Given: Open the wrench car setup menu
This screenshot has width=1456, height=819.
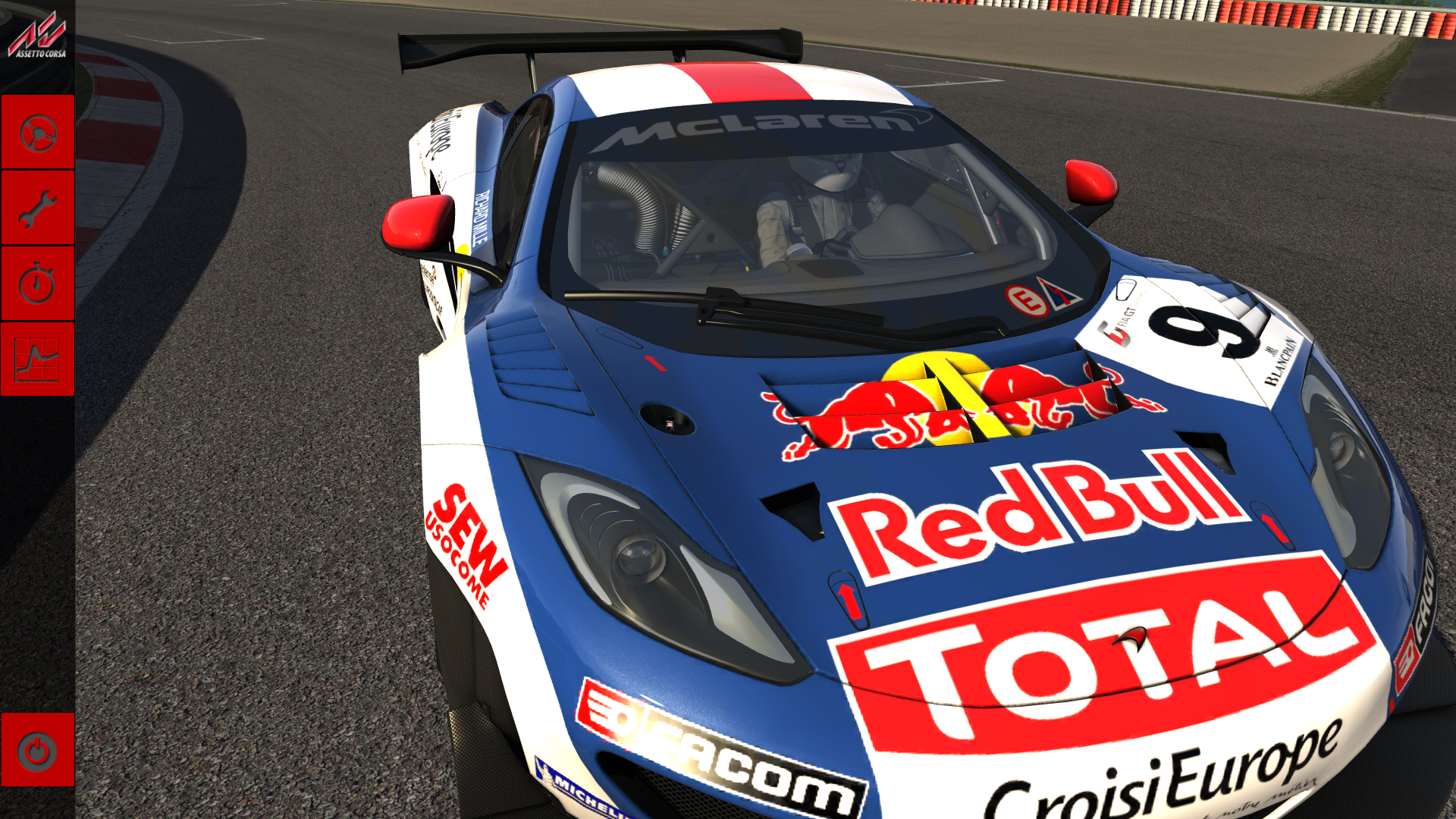Looking at the screenshot, I should tap(37, 209).
